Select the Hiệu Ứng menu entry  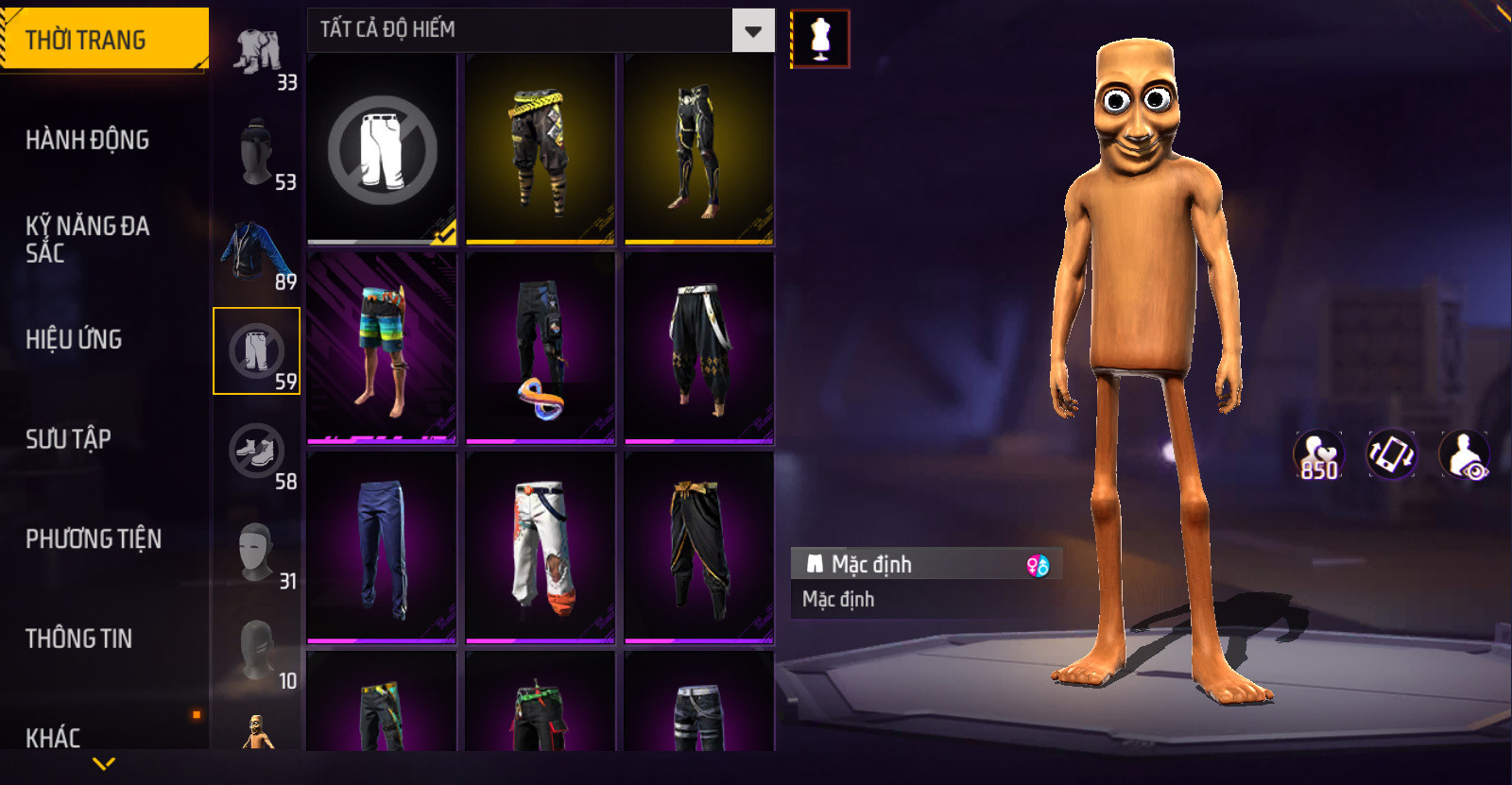[x=74, y=339]
